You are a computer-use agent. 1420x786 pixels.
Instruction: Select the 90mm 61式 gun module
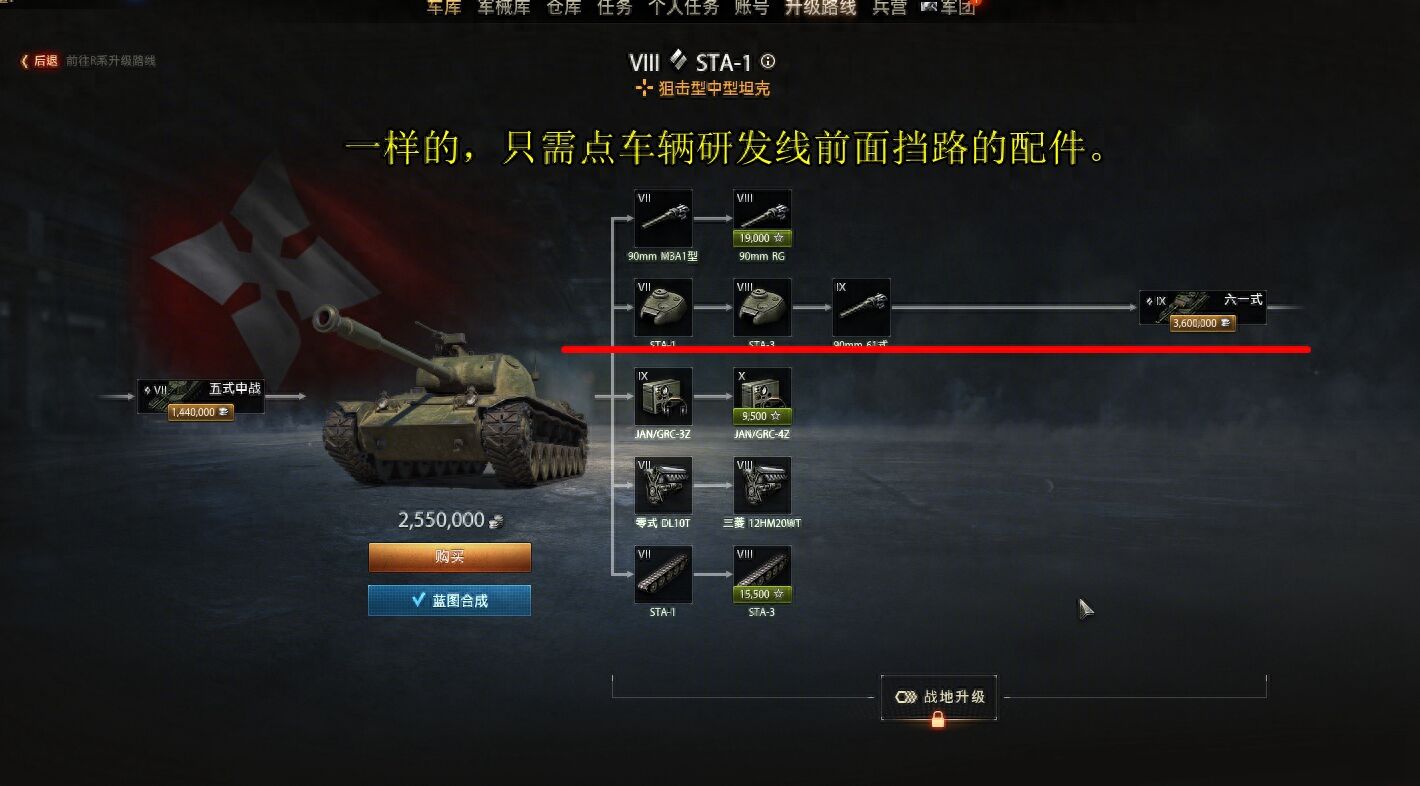860,307
